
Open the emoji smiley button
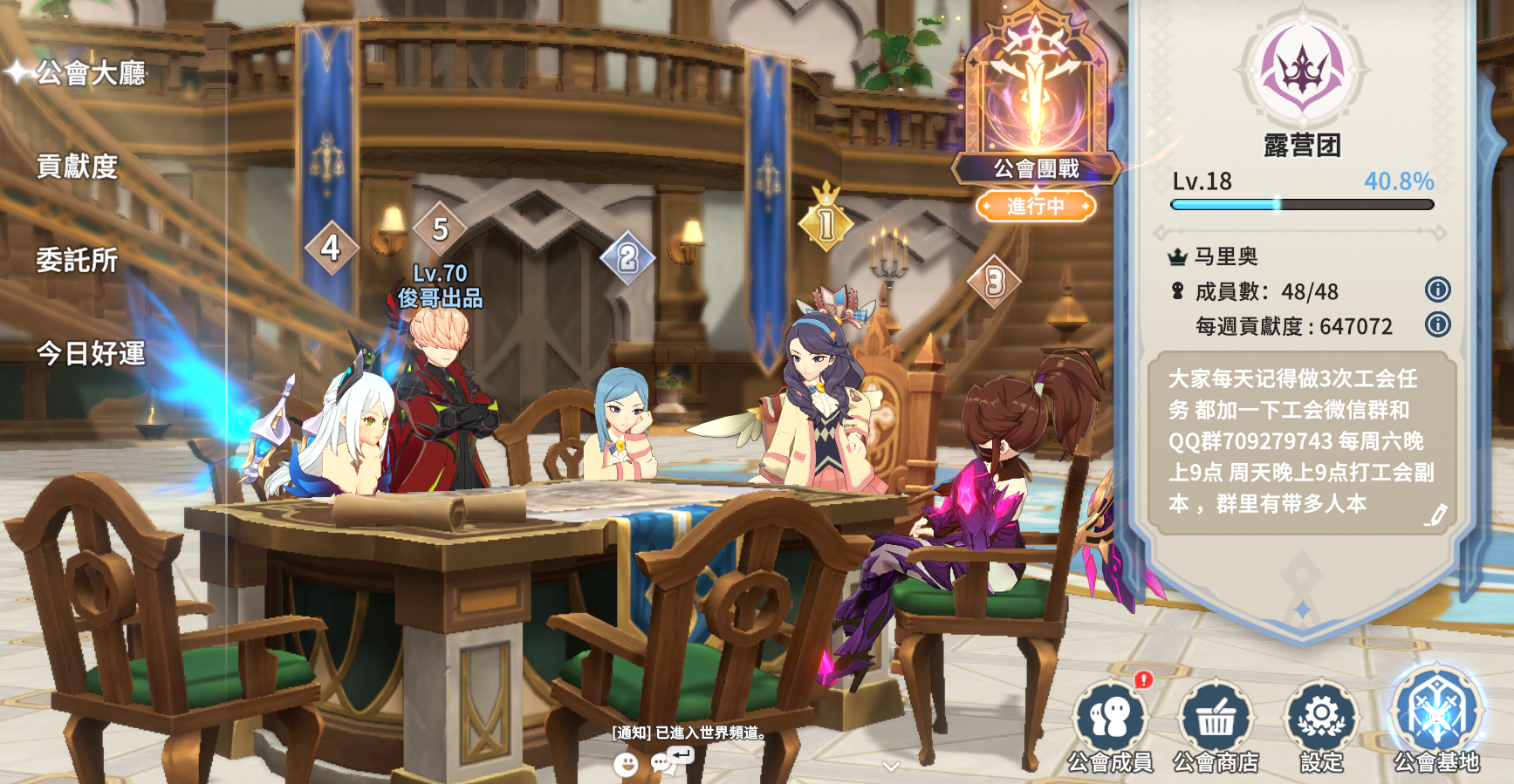626,765
